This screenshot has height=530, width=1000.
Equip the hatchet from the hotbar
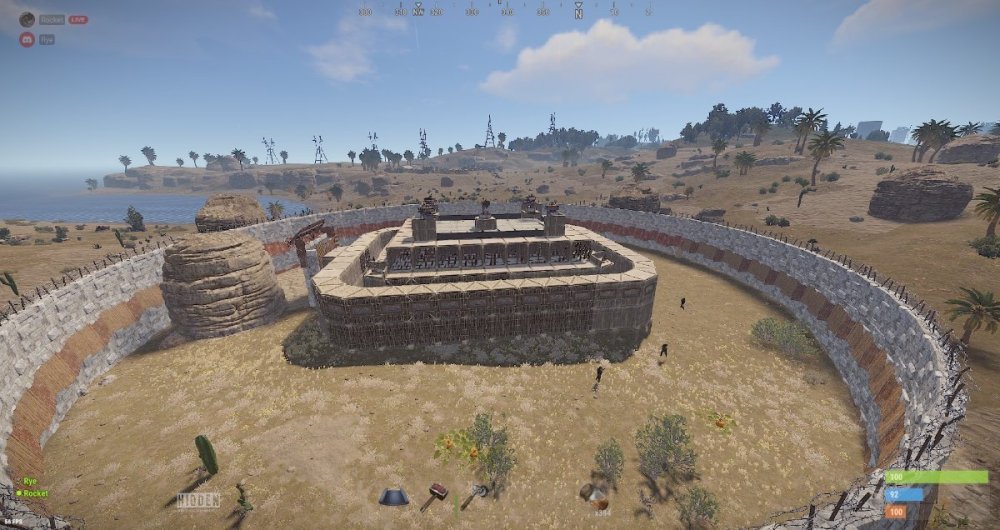[473, 495]
